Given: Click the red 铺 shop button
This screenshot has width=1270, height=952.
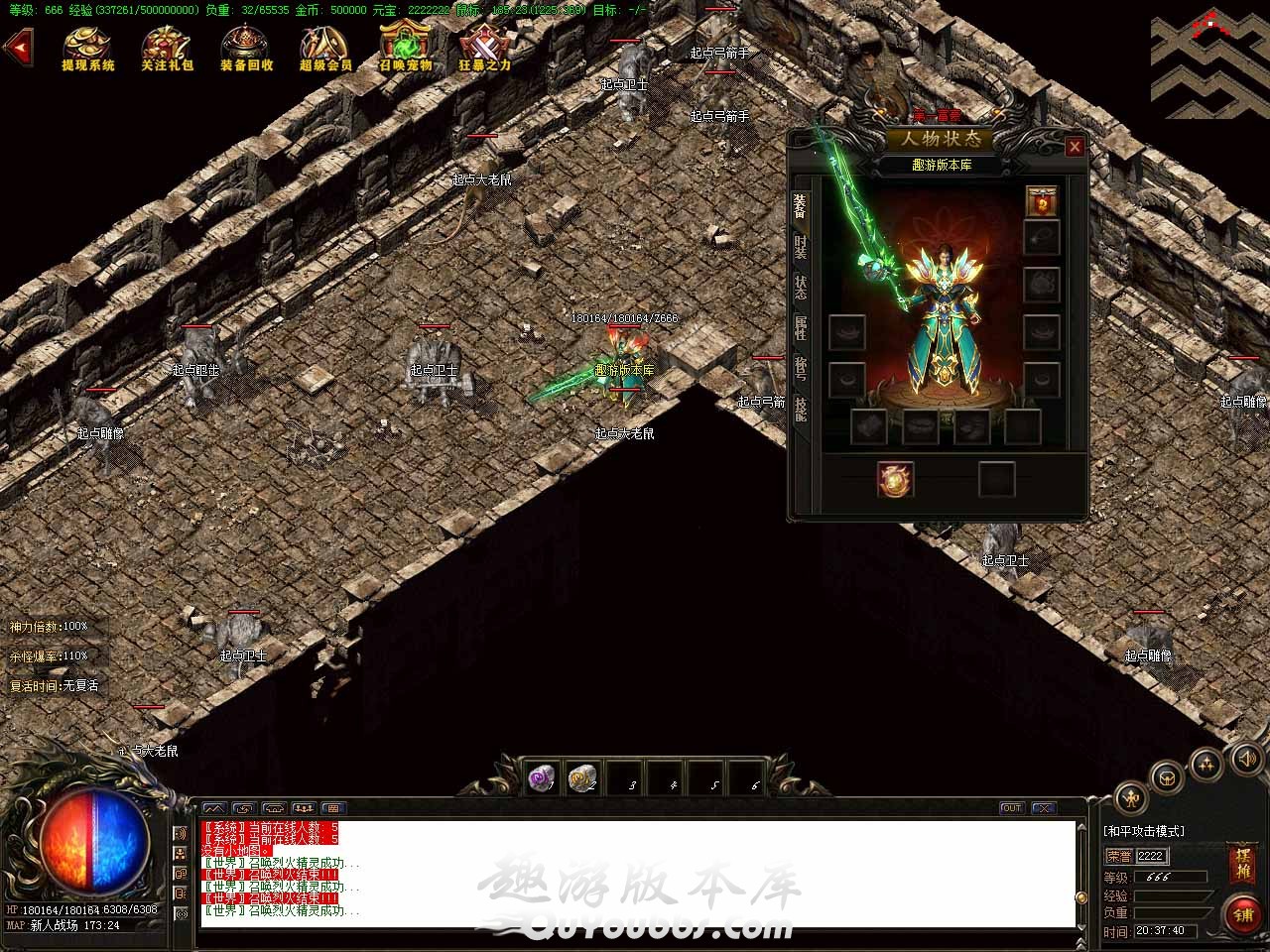Looking at the screenshot, I should pos(1244,915).
